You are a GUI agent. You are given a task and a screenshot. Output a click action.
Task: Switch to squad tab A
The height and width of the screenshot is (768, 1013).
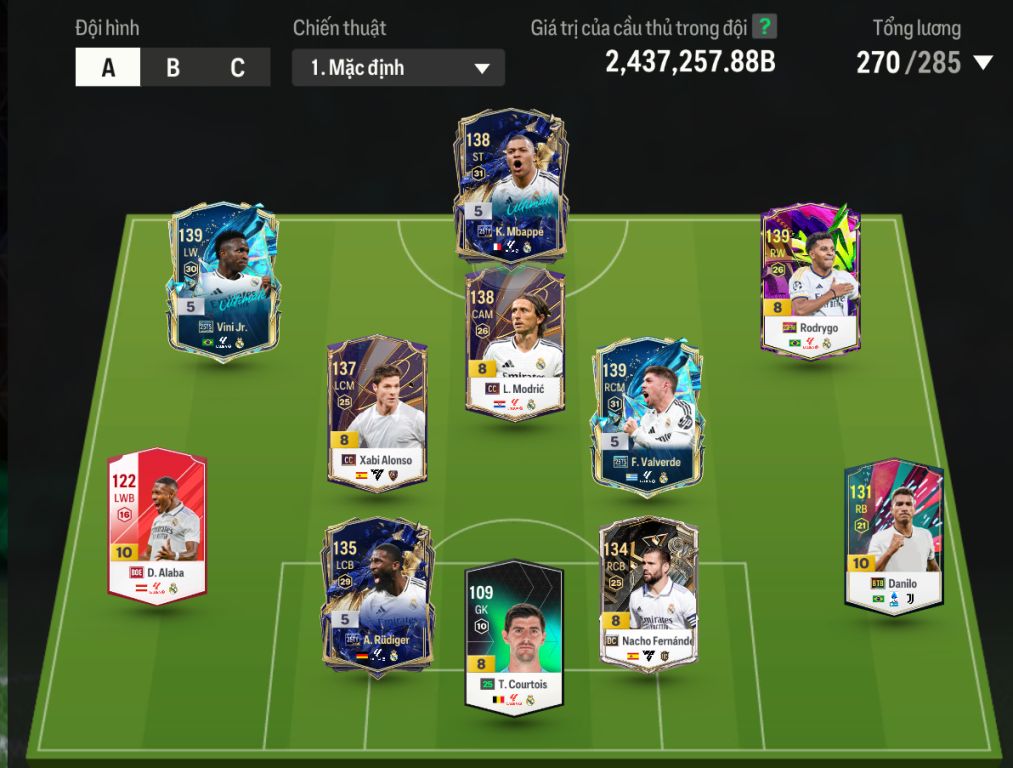[108, 68]
